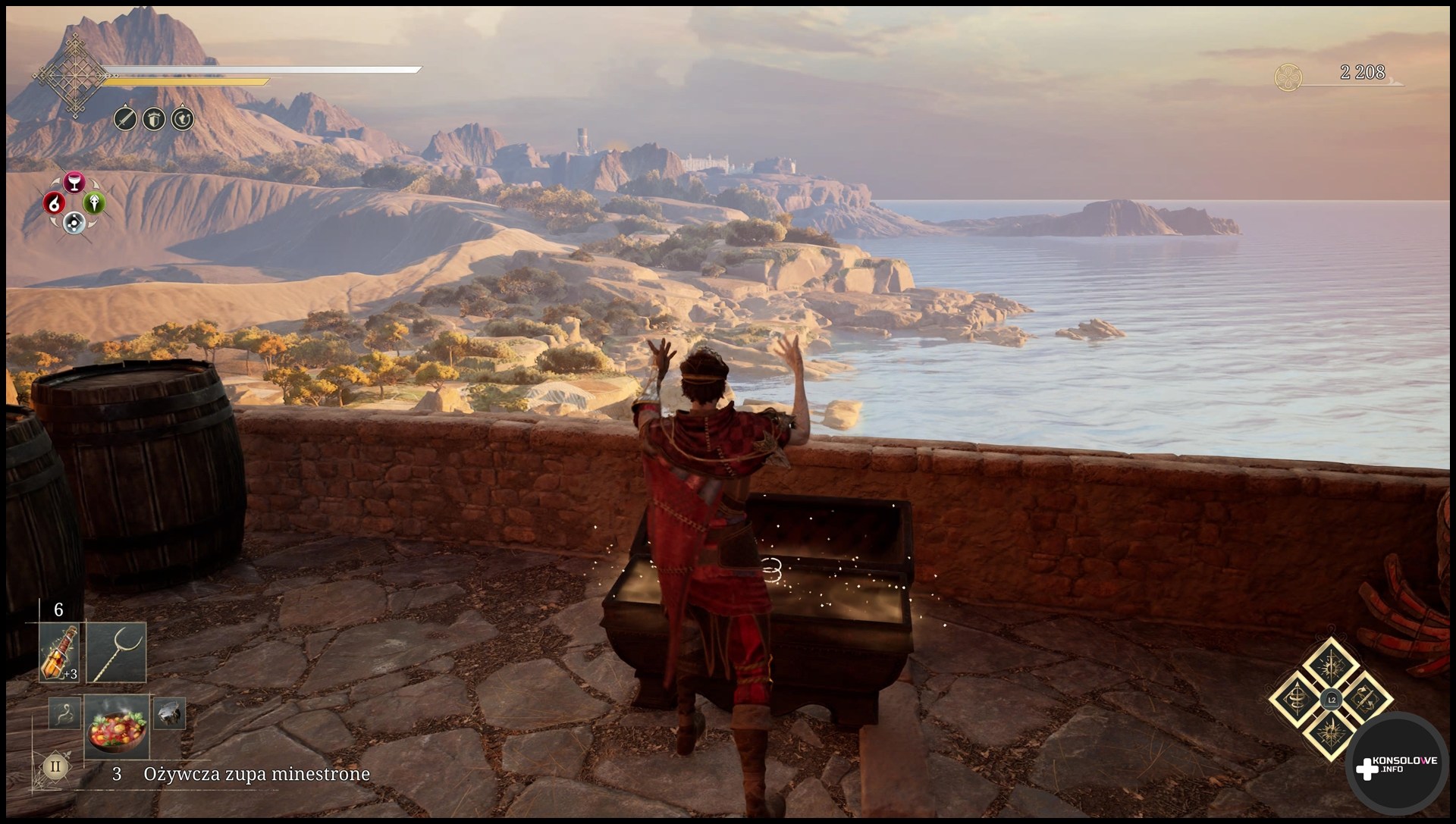Click the currency emblem beside 2 208
The width and height of the screenshot is (1456, 824).
(x=1288, y=77)
